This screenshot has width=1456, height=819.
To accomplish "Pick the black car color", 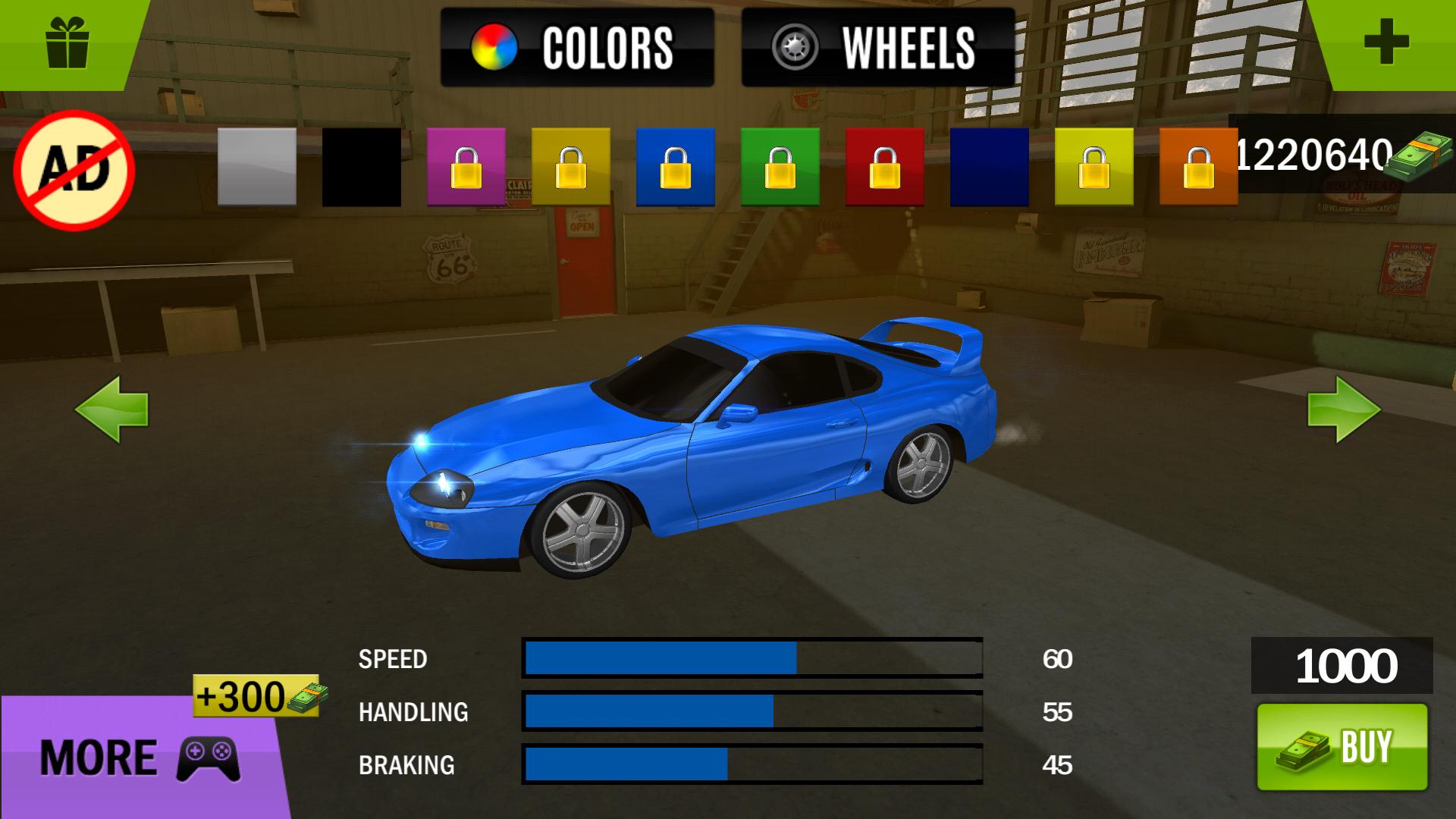I will pyautogui.click(x=361, y=167).
